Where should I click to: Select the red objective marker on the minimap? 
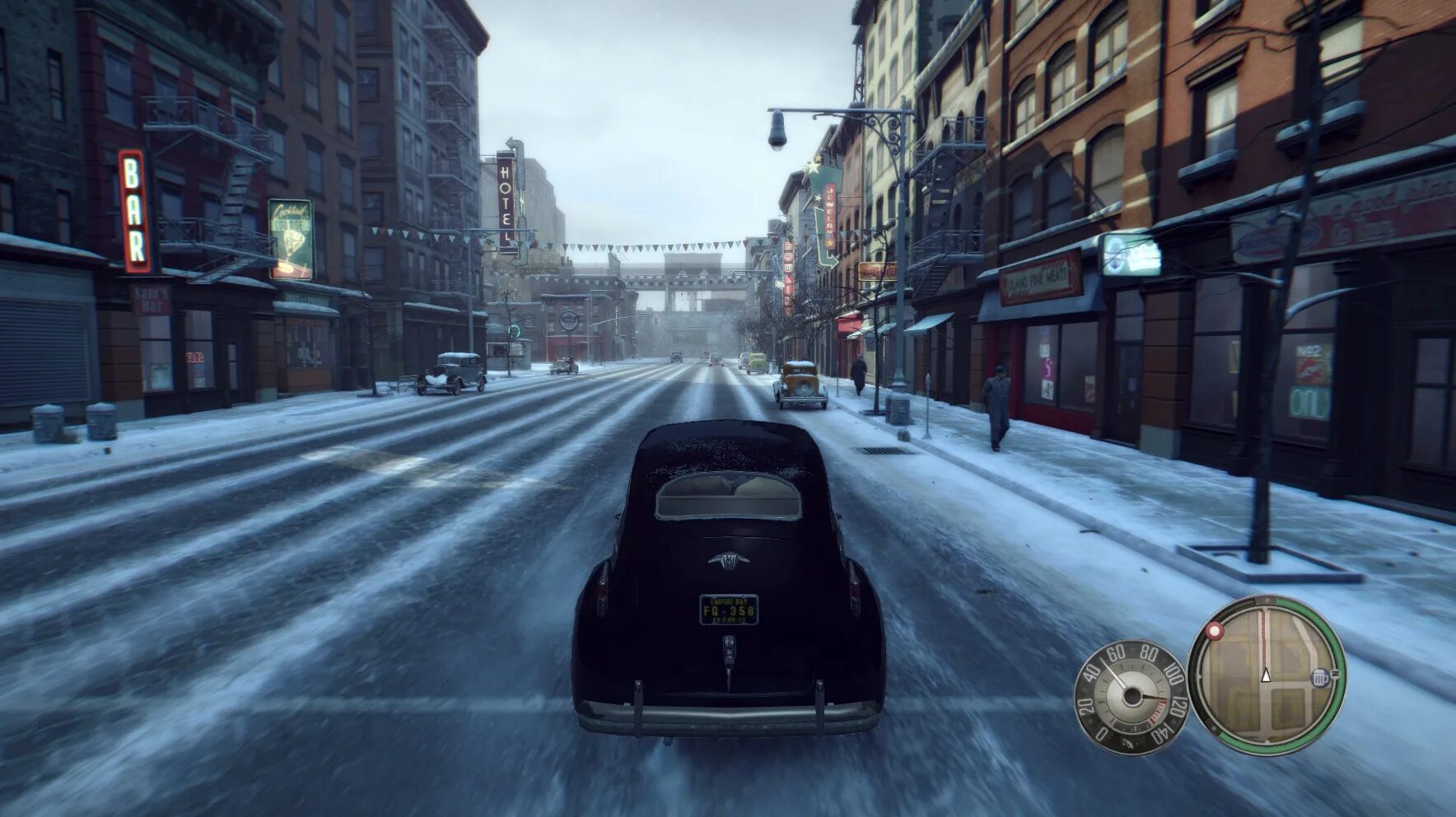coord(1214,632)
